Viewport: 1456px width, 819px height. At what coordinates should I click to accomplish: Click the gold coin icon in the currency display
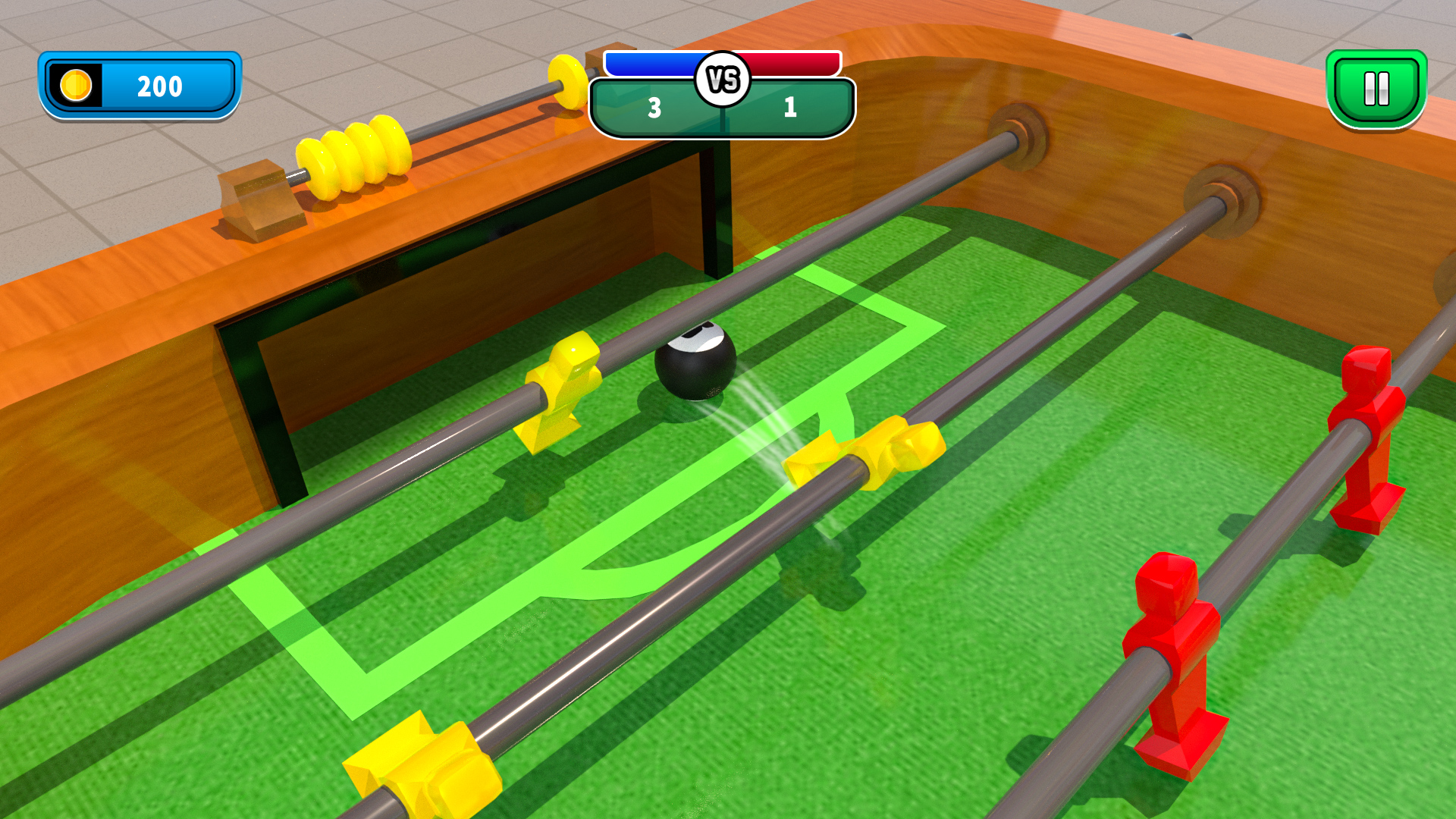click(x=76, y=86)
